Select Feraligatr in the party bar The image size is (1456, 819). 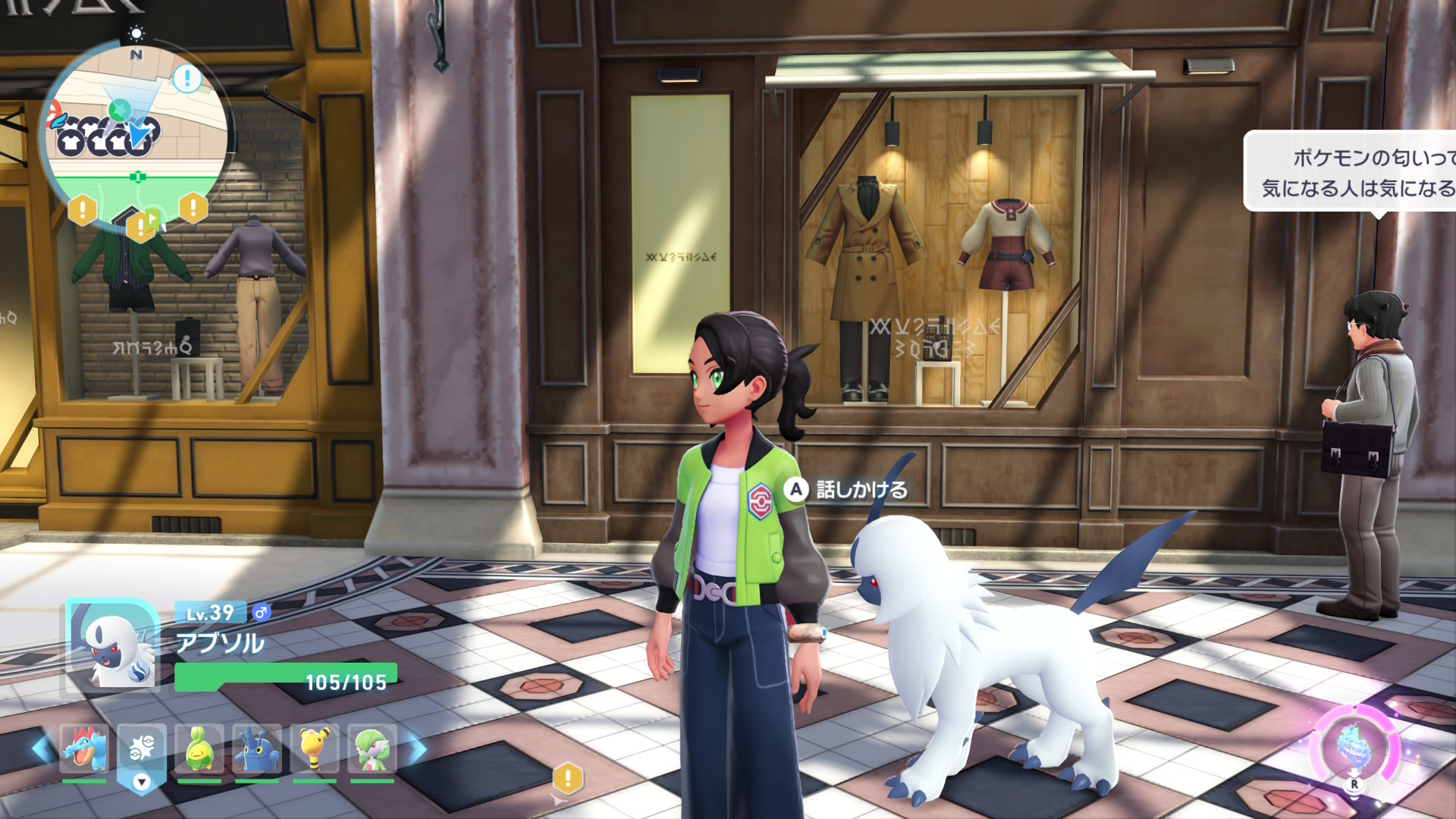[83, 749]
